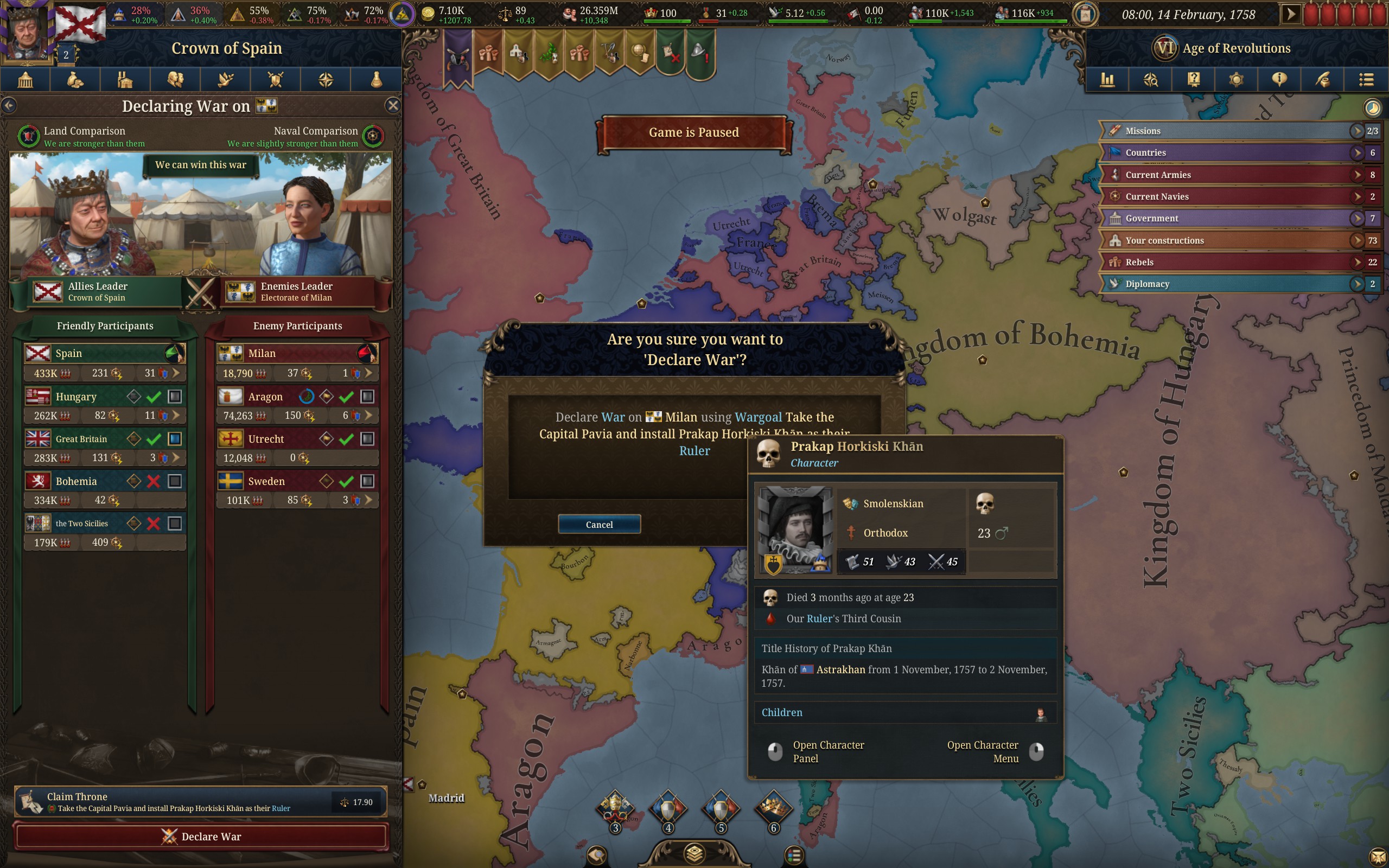Image resolution: width=1389 pixels, height=868 pixels.
Task: Toggle Bohemia's red X participation marker
Action: click(153, 481)
